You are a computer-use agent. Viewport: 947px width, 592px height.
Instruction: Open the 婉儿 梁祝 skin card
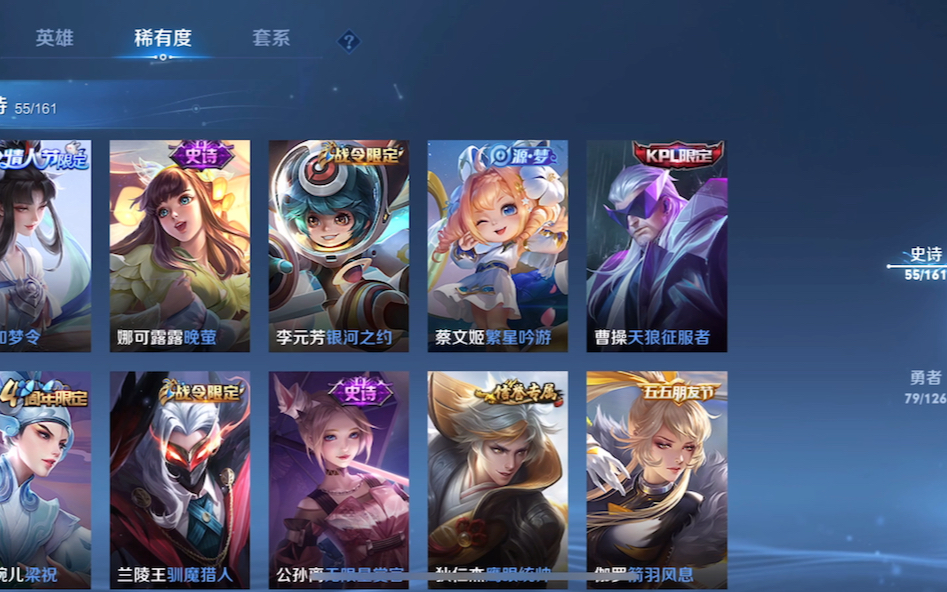(x=45, y=480)
